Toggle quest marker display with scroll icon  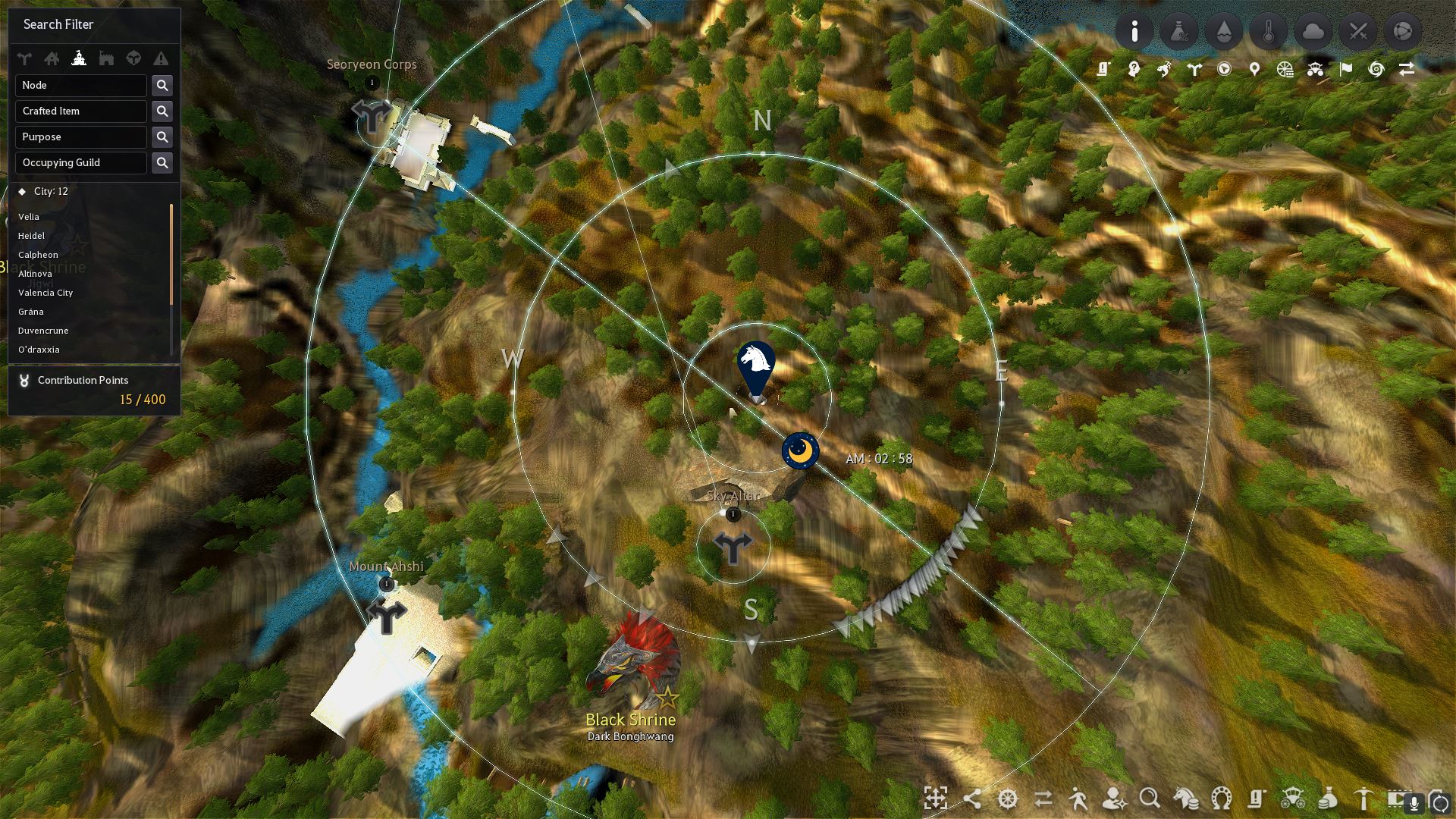point(1103,68)
